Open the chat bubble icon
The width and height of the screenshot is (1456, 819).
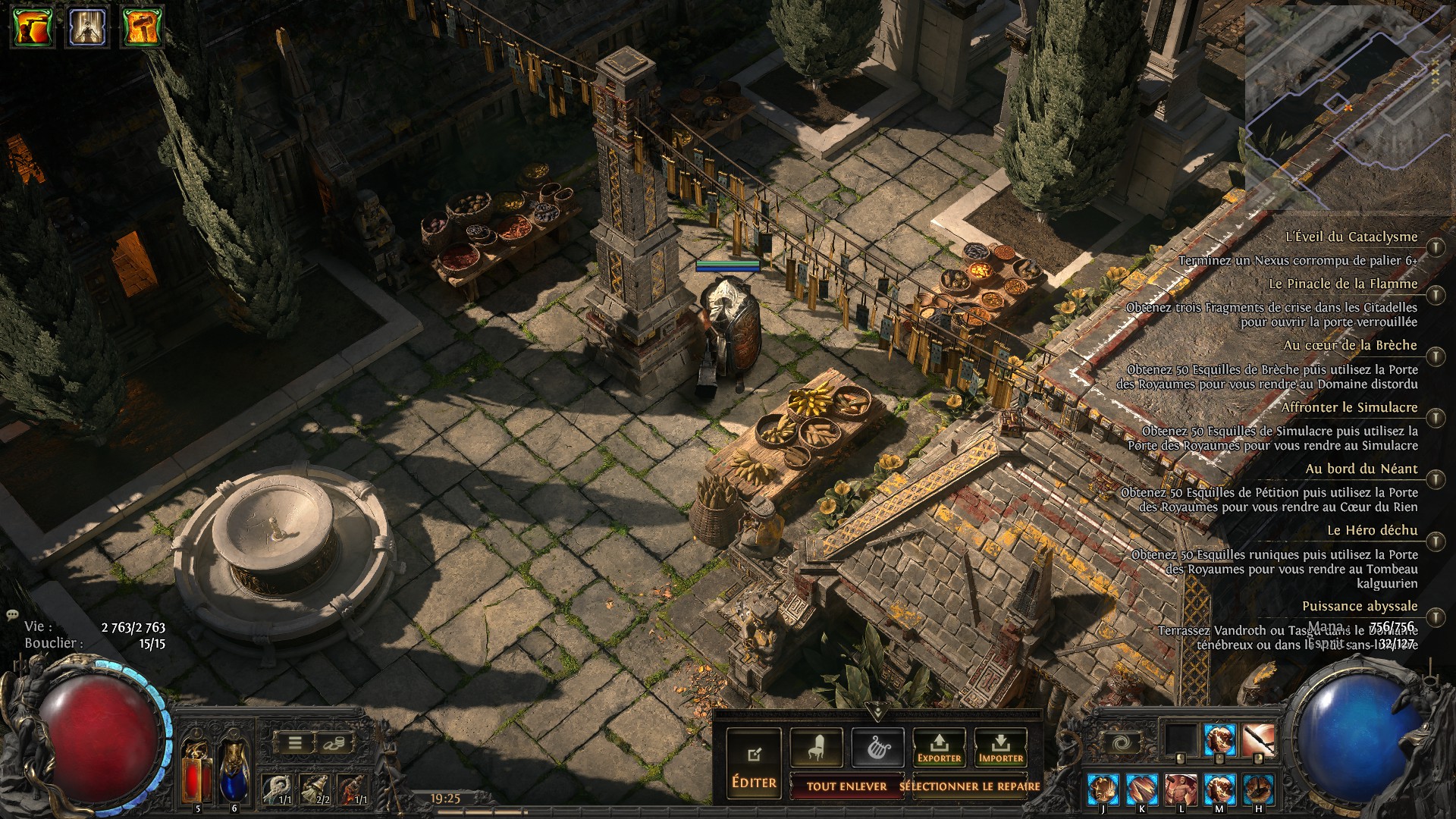coord(11,615)
